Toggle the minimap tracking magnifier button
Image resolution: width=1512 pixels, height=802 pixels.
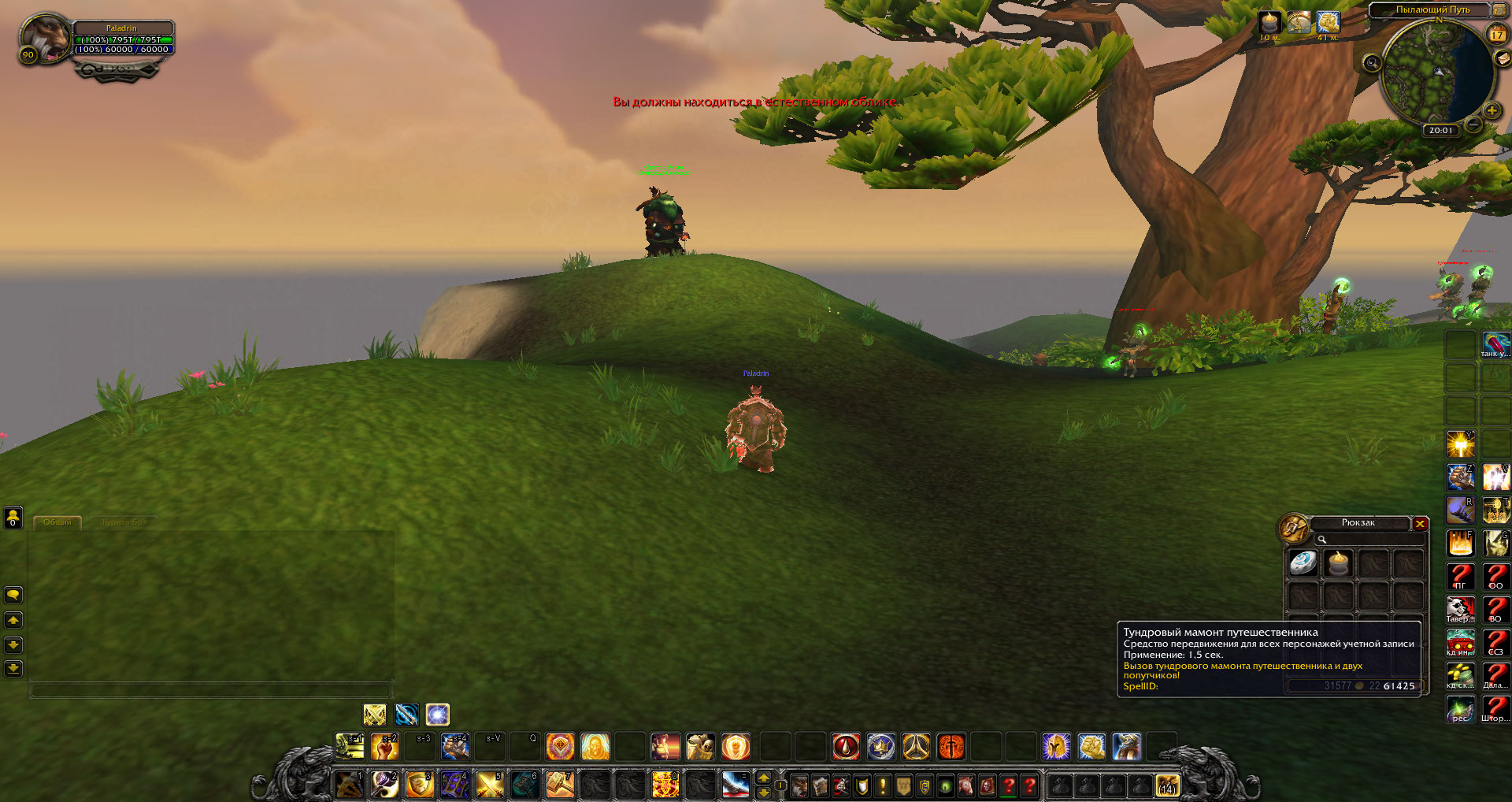(1372, 63)
